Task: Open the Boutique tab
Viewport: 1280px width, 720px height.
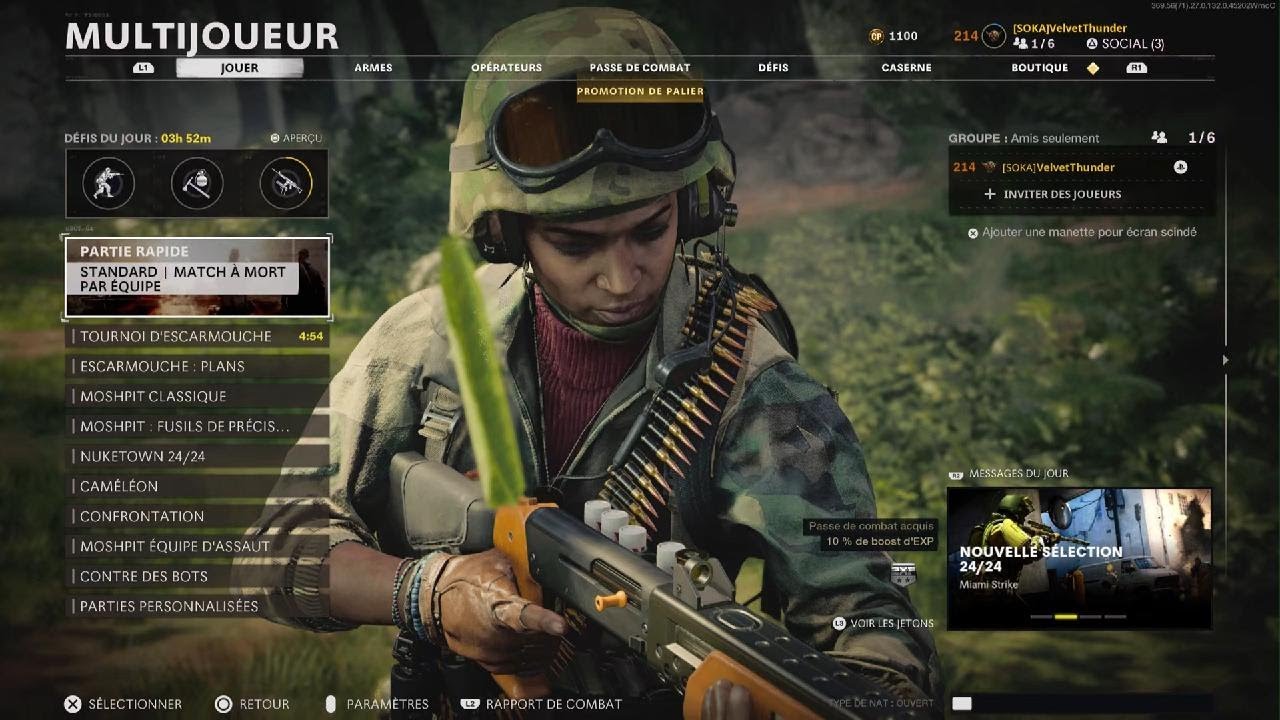Action: coord(1039,68)
